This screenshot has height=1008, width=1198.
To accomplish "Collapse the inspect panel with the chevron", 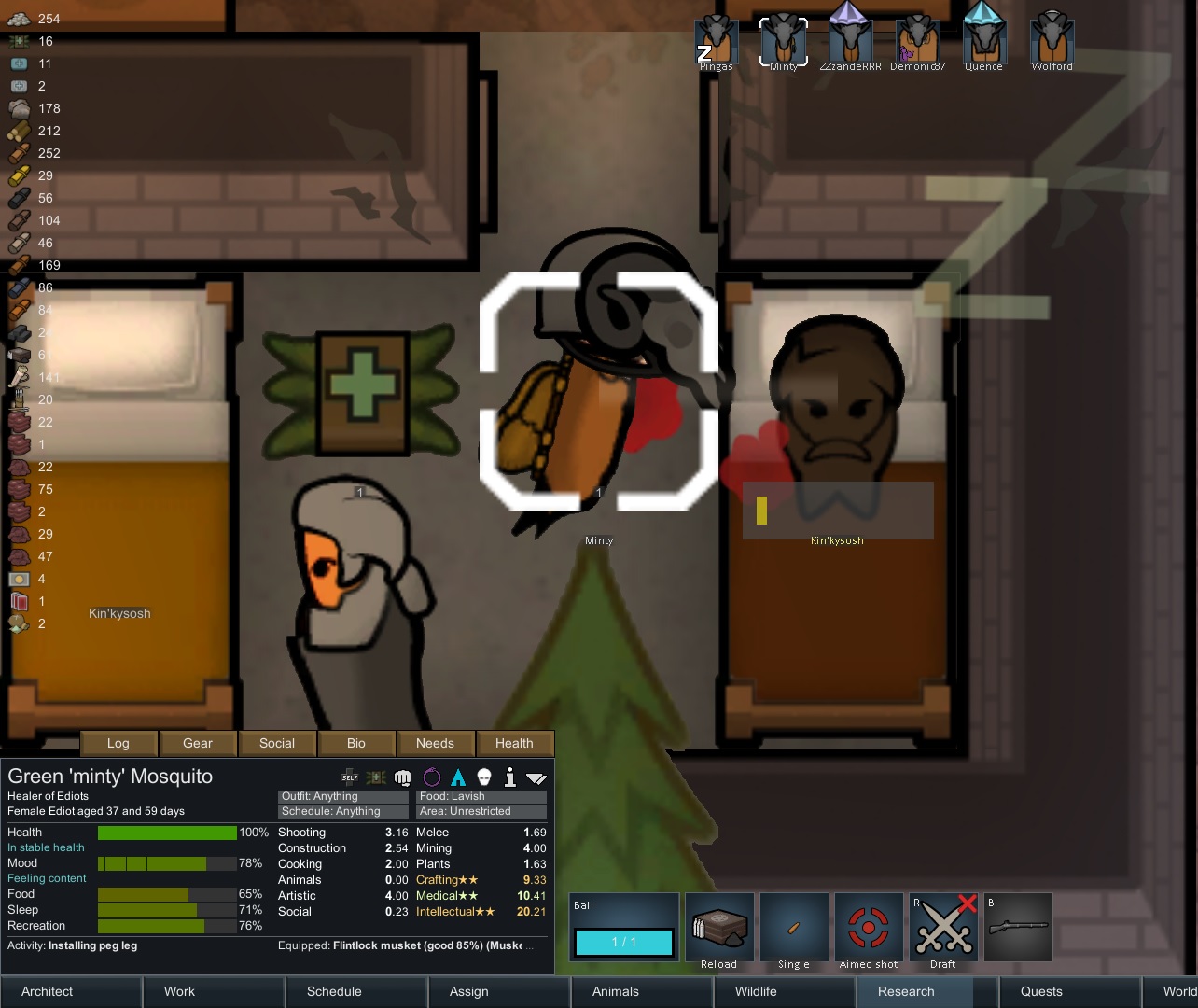I will pyautogui.click(x=536, y=777).
